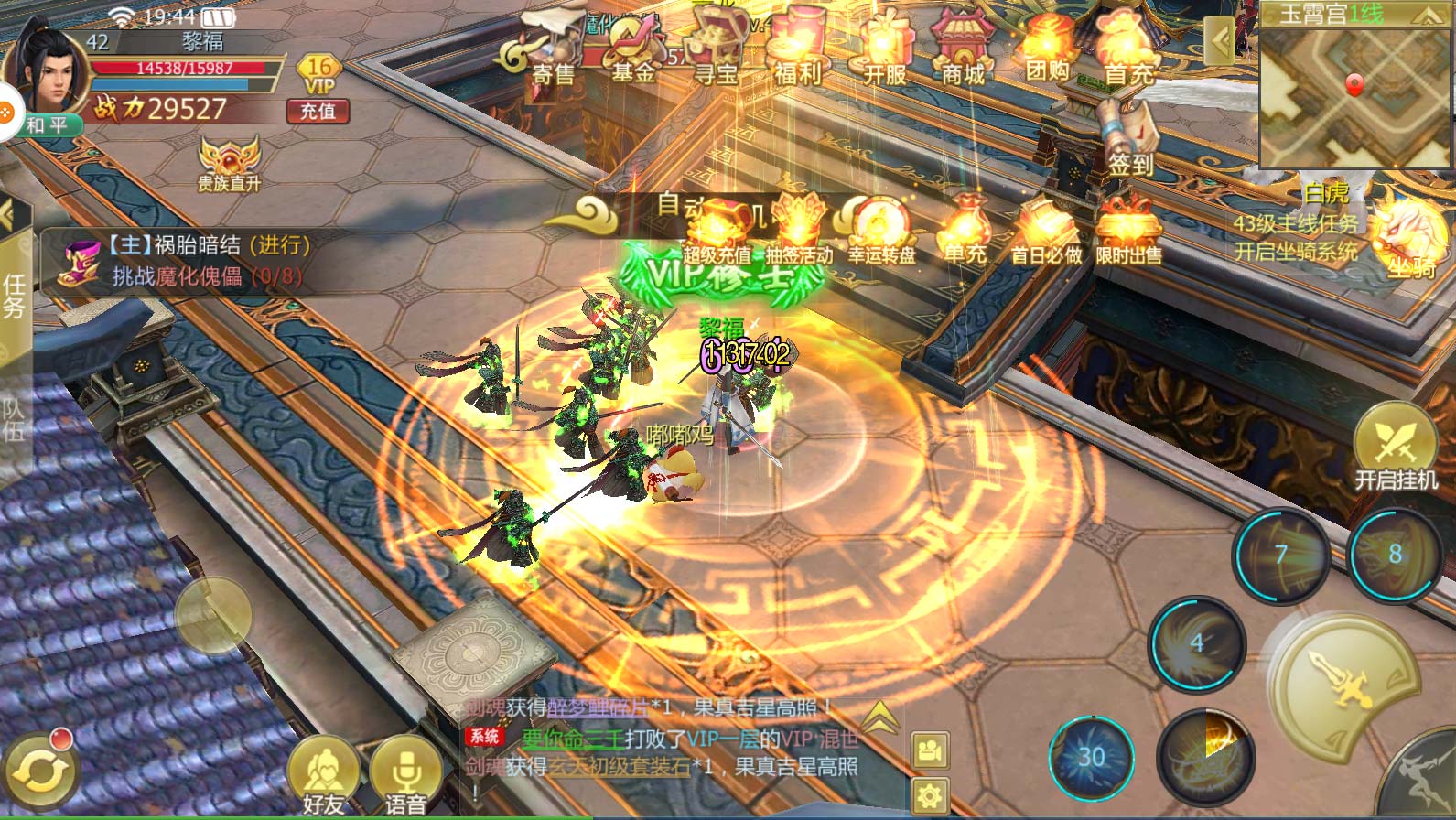Screen dimensions: 1456x820
Task: Switch to the 队伍 team tab
Action: [14, 418]
